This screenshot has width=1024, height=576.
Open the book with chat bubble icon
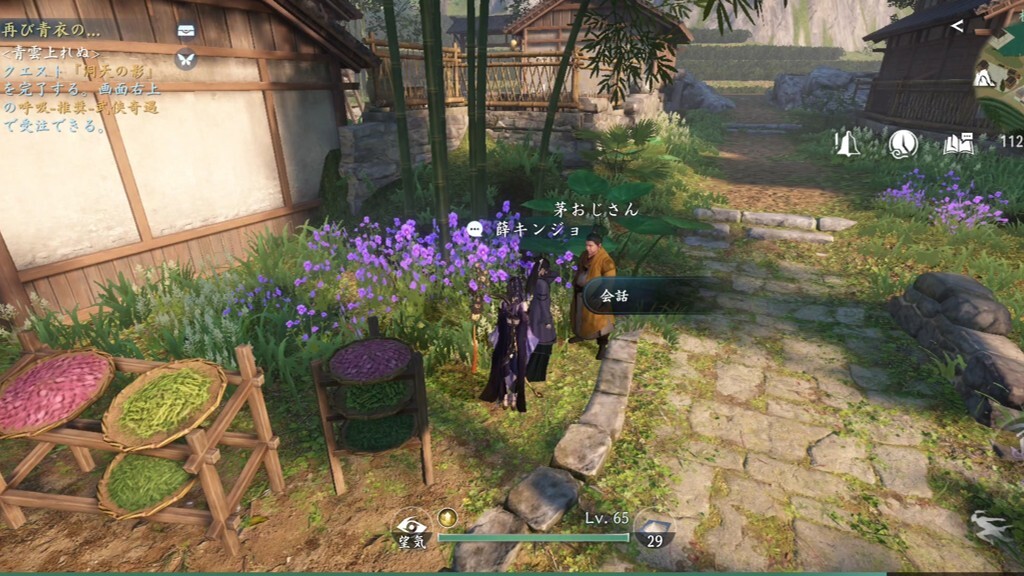click(x=958, y=144)
